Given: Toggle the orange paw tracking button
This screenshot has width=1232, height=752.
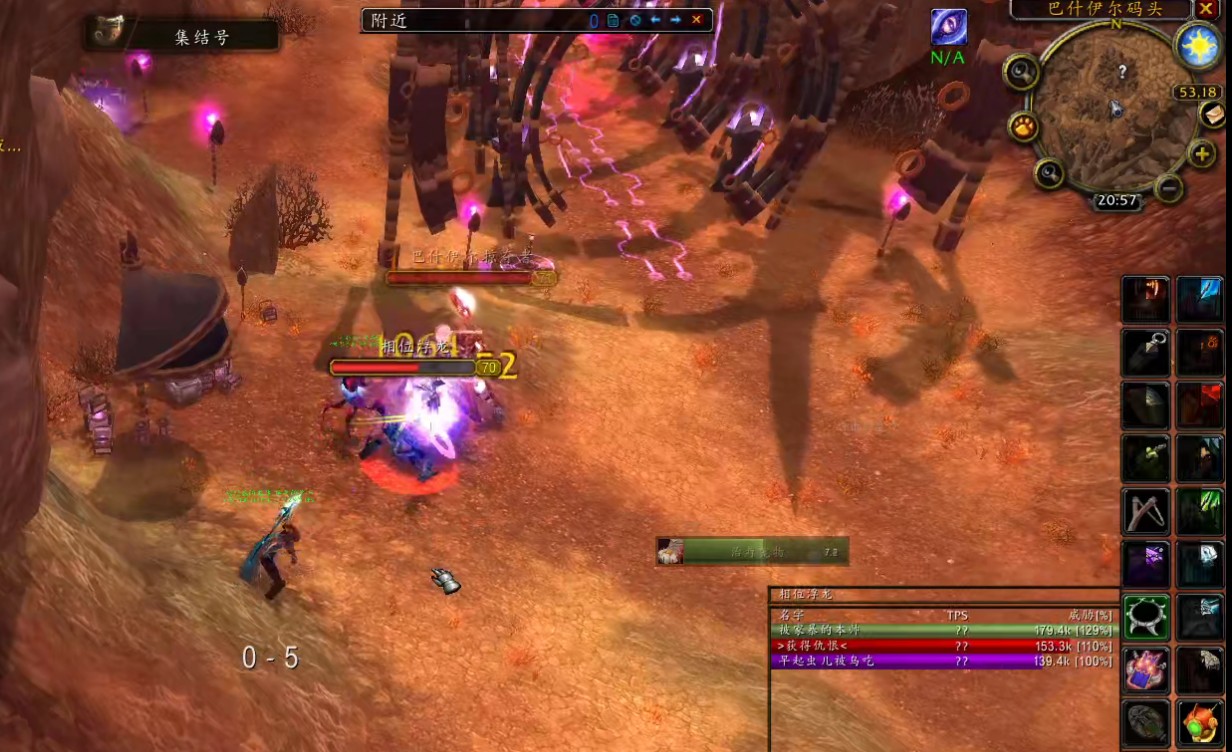Looking at the screenshot, I should pos(1023,126).
